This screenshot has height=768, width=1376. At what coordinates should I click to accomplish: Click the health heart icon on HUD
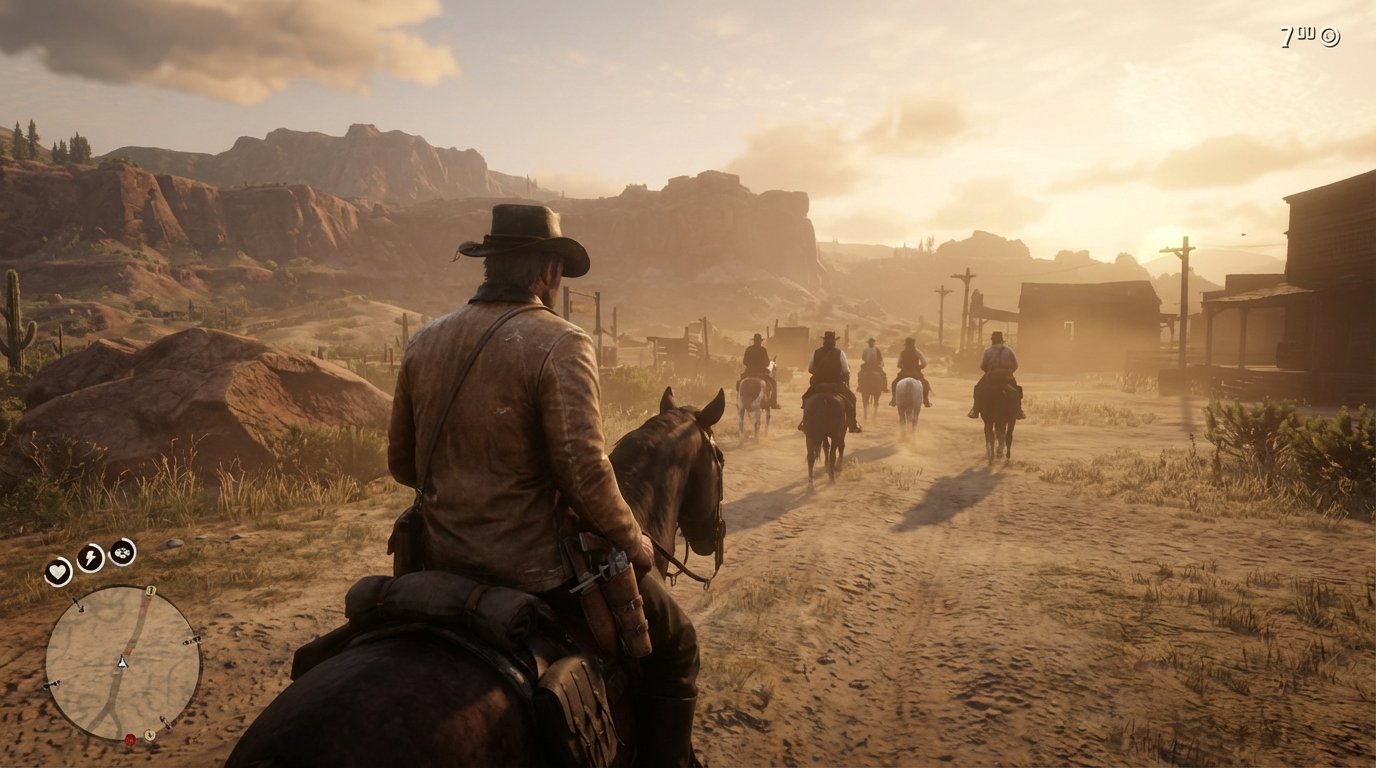click(x=58, y=572)
